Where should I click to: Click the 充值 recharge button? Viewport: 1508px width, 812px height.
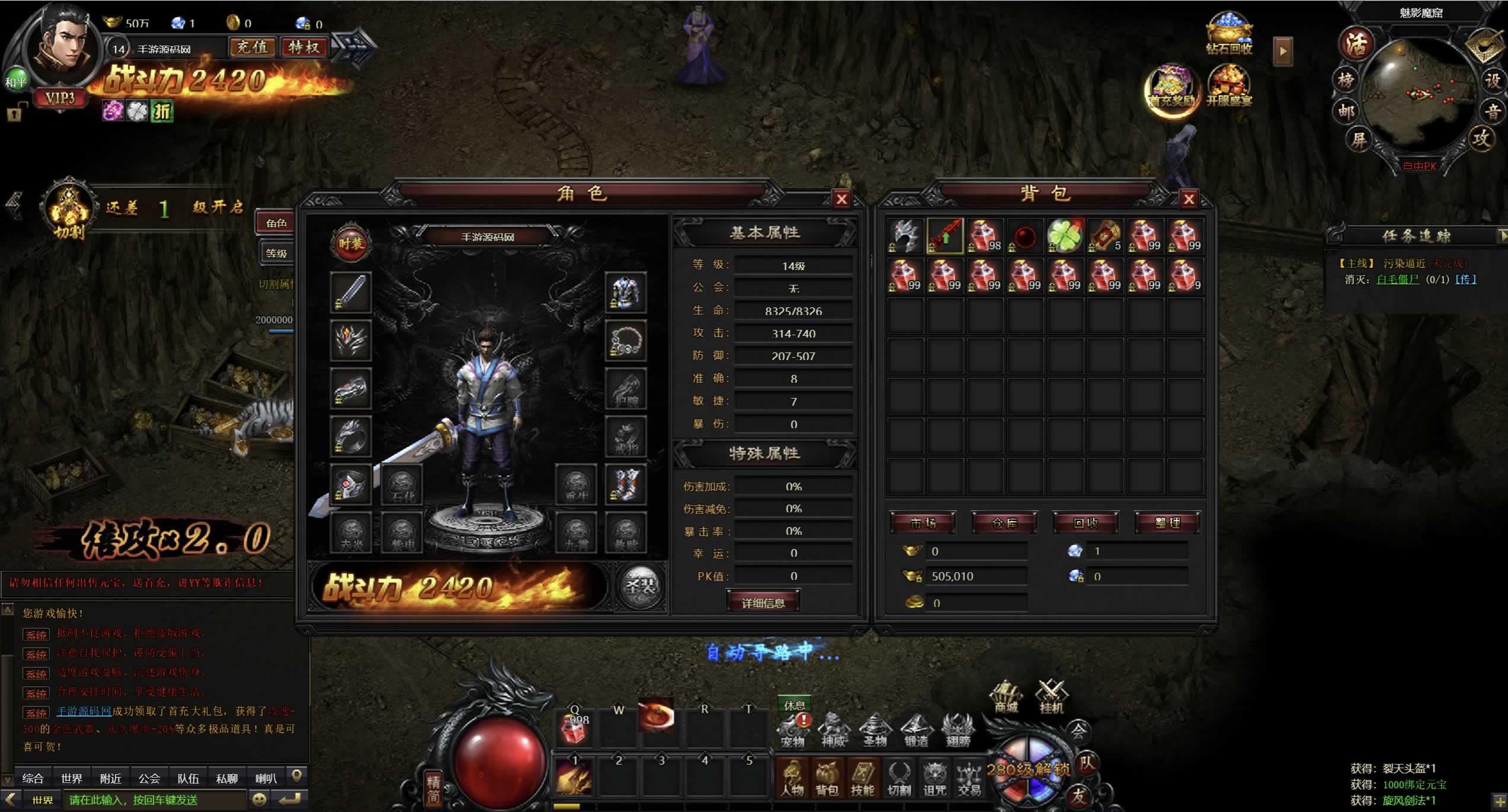coord(252,47)
